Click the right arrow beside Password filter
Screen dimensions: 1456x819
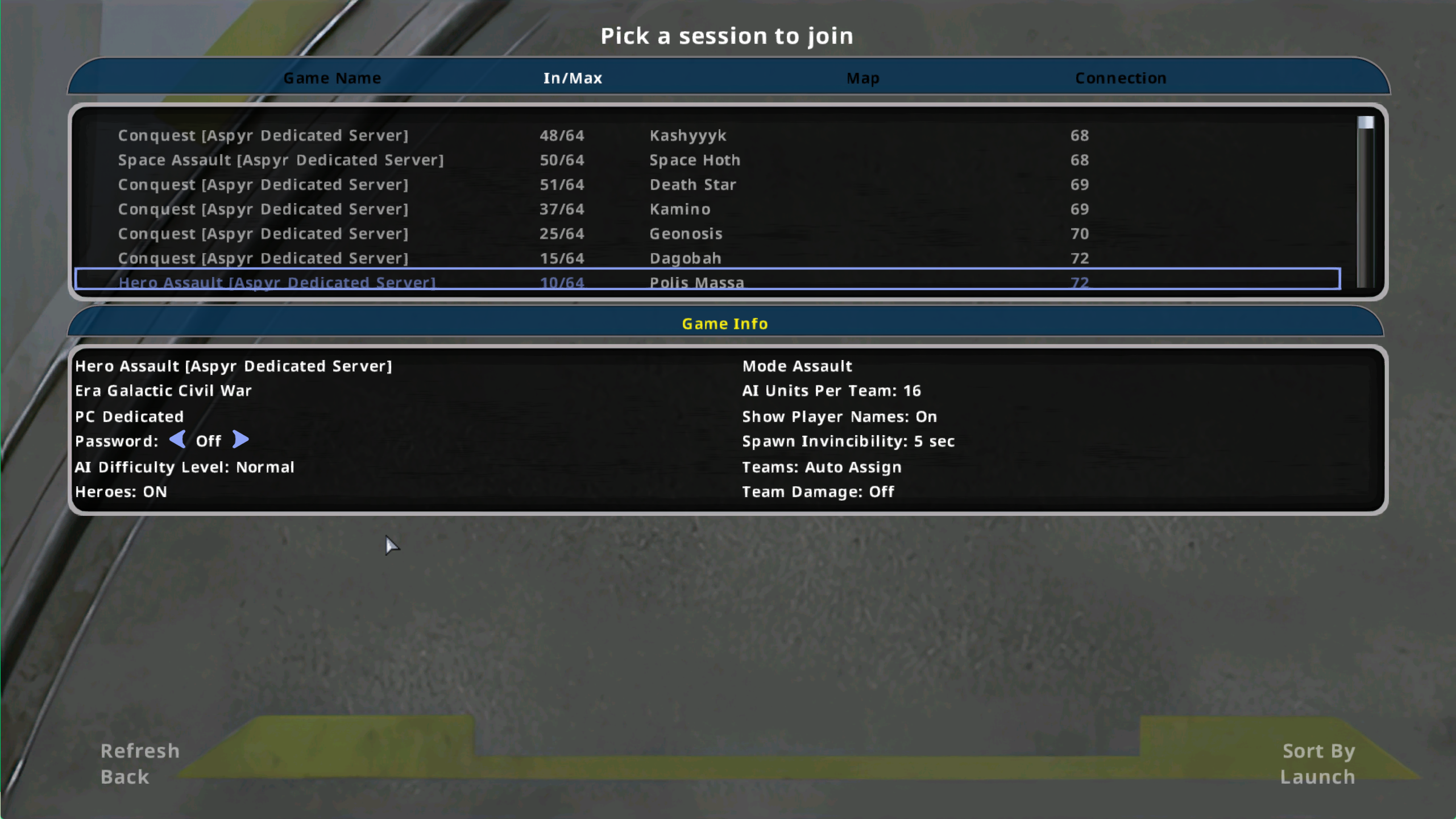[240, 440]
